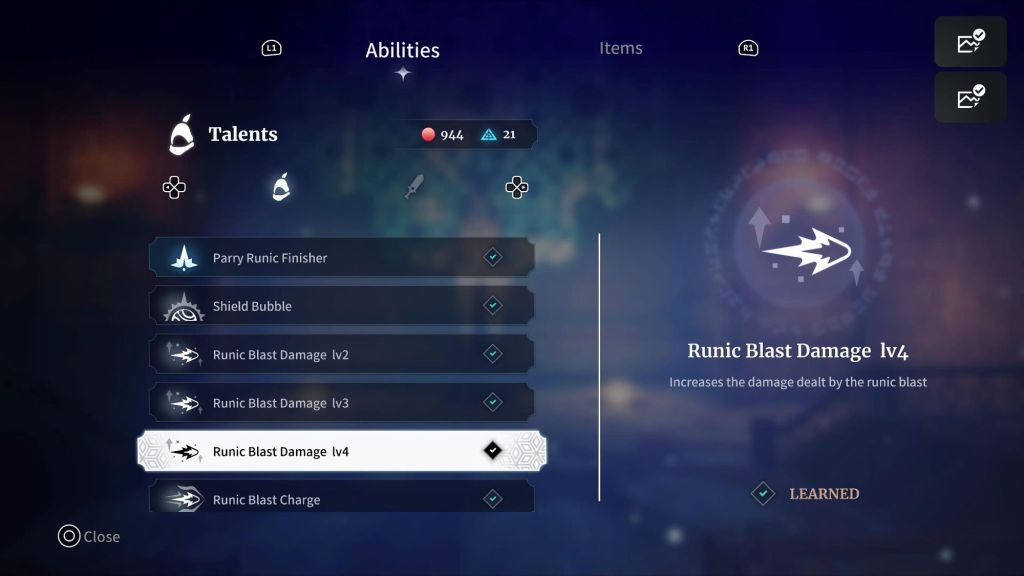Choose the Shield Bubble talent row
The height and width of the screenshot is (576, 1024).
point(342,306)
